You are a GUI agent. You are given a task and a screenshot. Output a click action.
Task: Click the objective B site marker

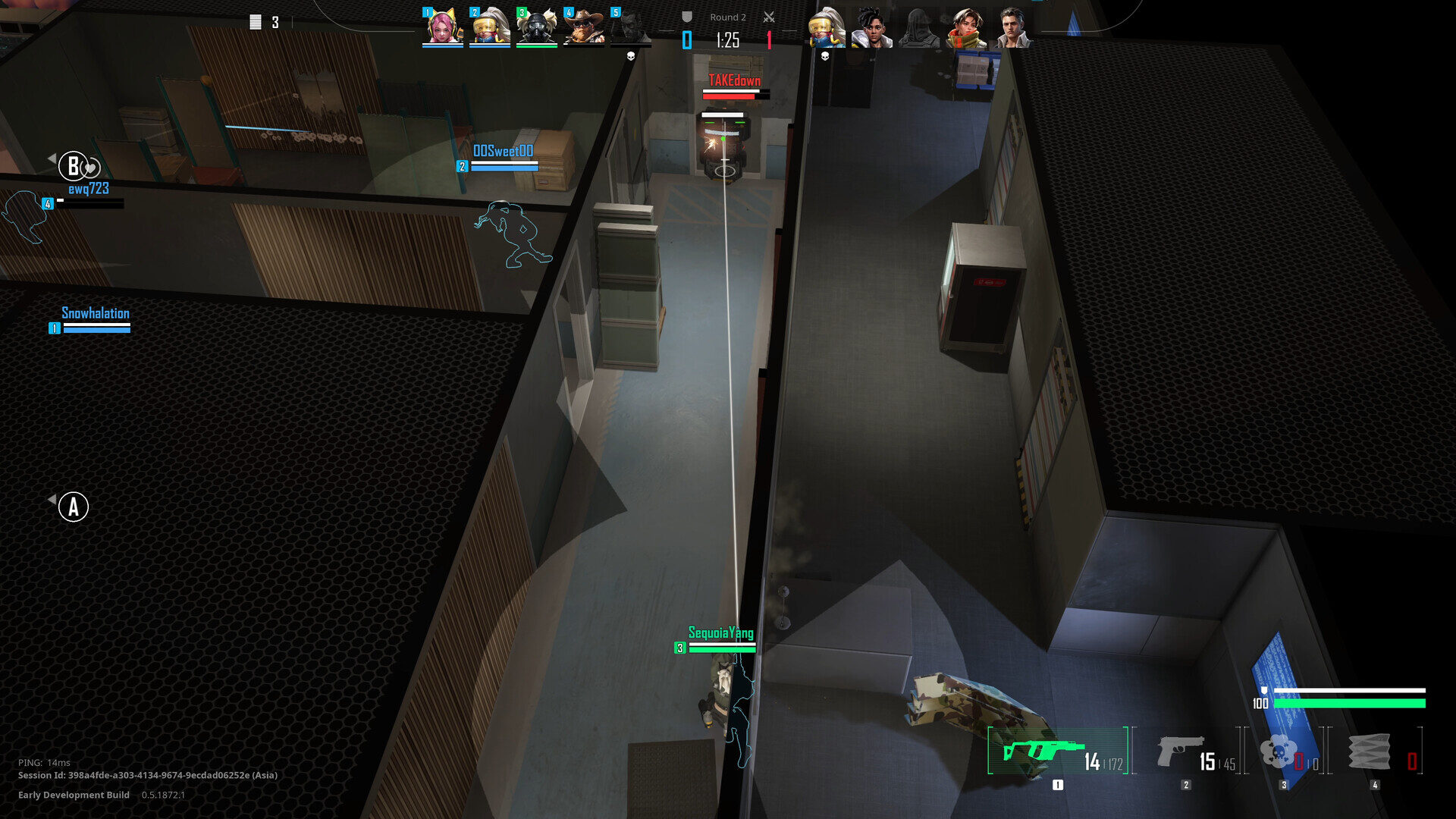tap(74, 165)
